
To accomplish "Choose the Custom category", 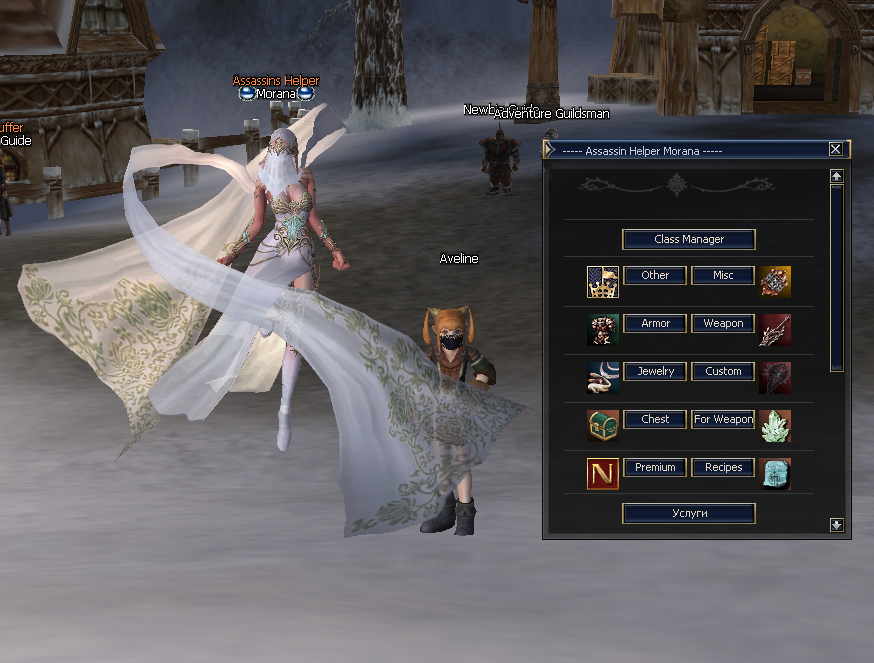I will click(722, 371).
